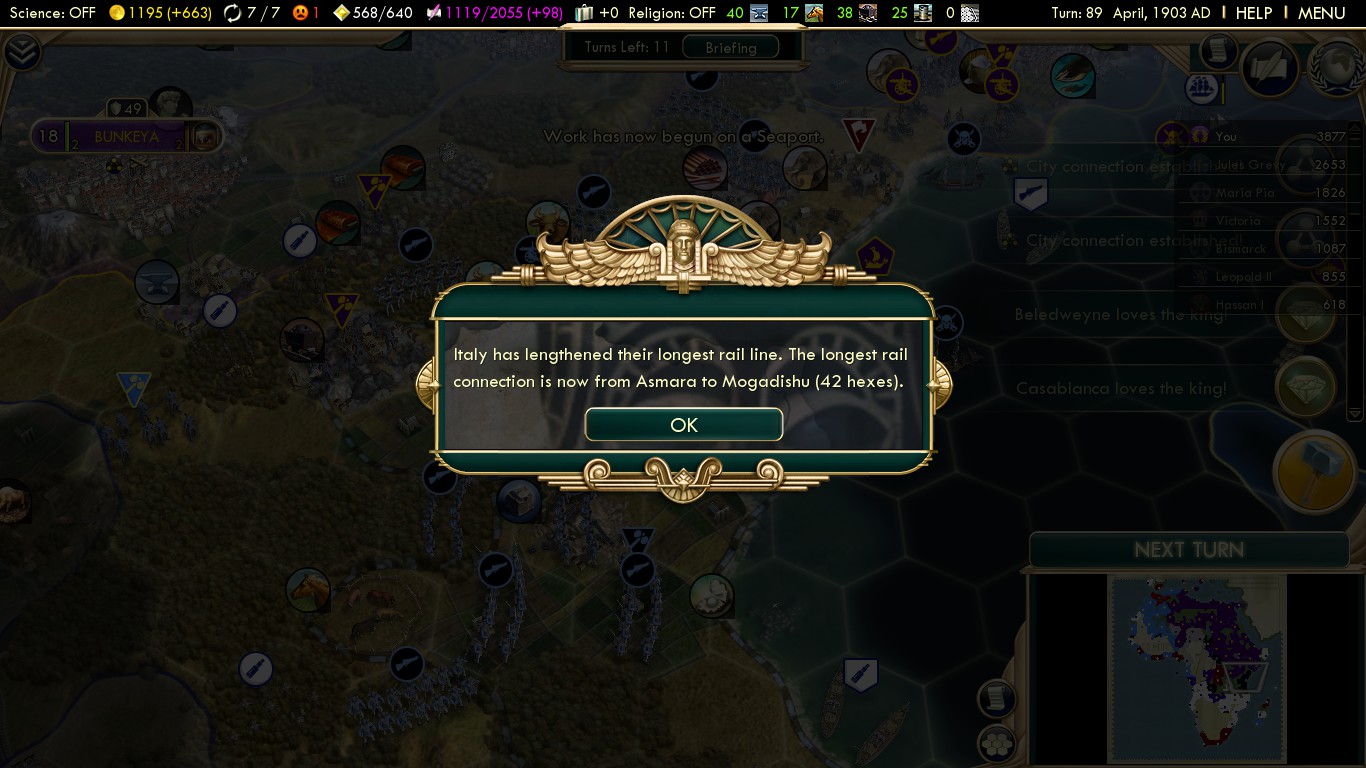This screenshot has width=1366, height=768.
Task: End the turn with NEXT TURN
Action: 1188,550
